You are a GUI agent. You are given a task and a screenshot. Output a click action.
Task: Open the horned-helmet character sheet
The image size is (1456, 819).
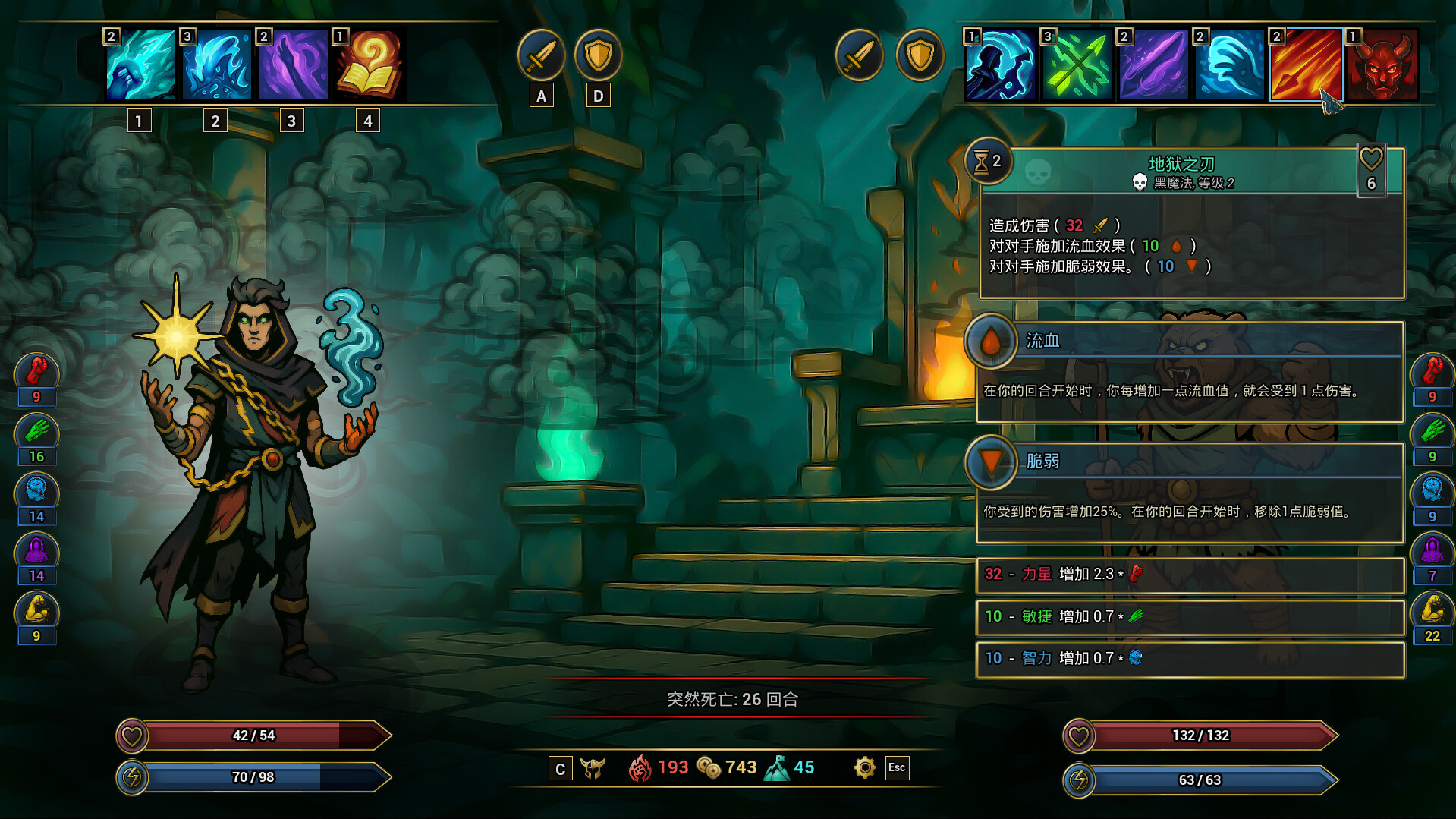(x=593, y=768)
